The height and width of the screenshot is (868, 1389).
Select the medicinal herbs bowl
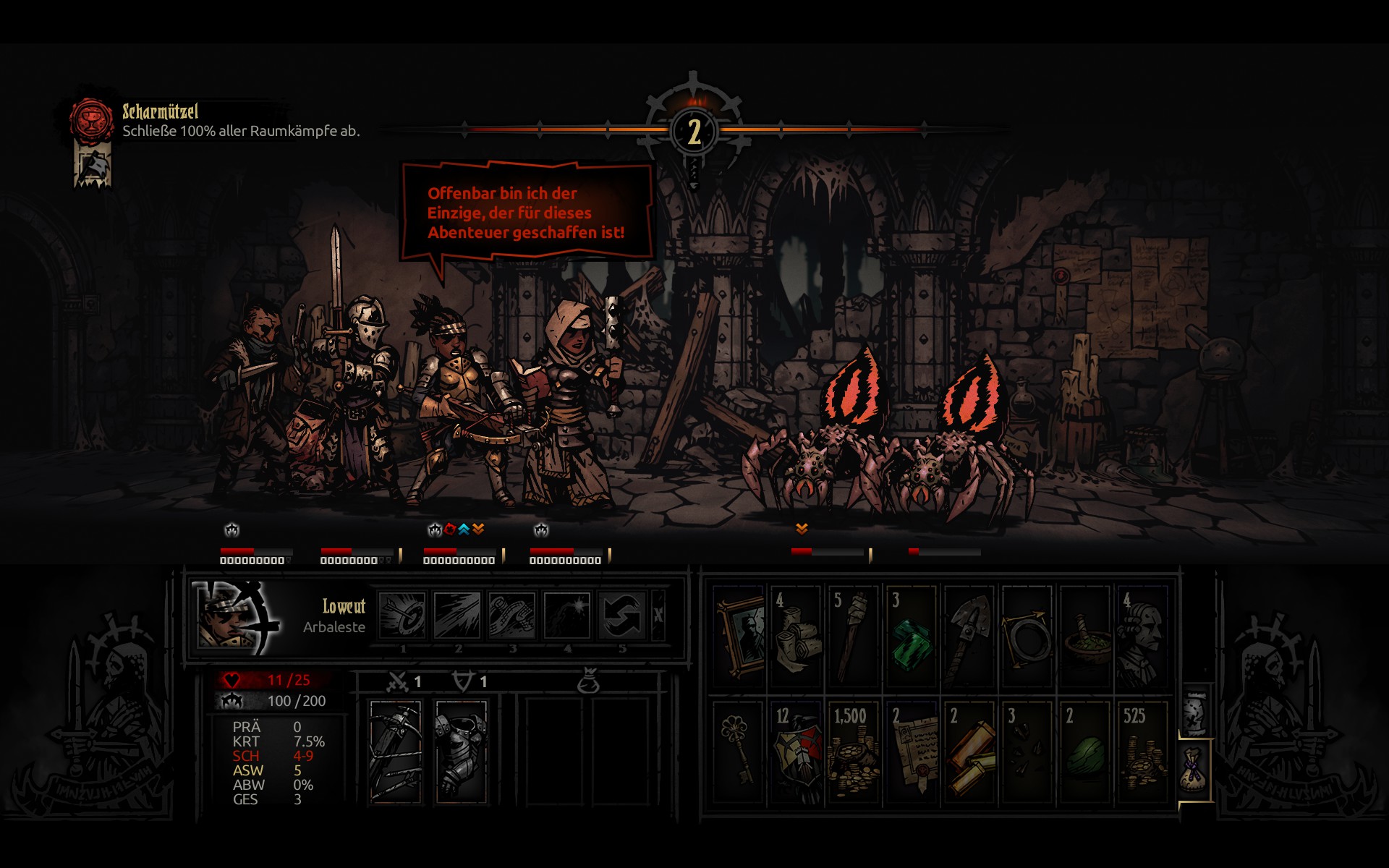point(1085,636)
